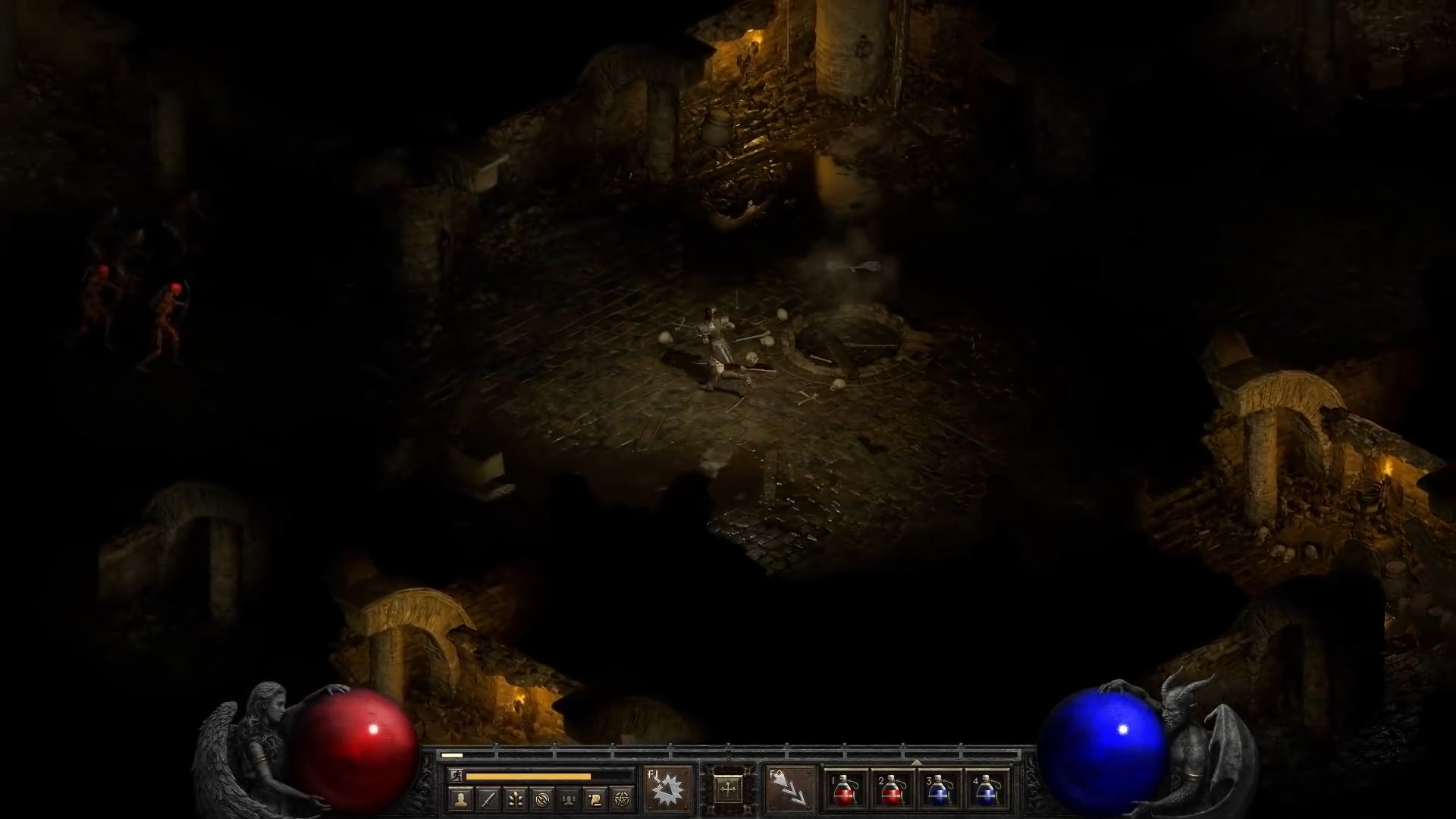Screen dimensions: 1456x819
Task: Open game menu via the pentagram icon
Action: coord(622,799)
